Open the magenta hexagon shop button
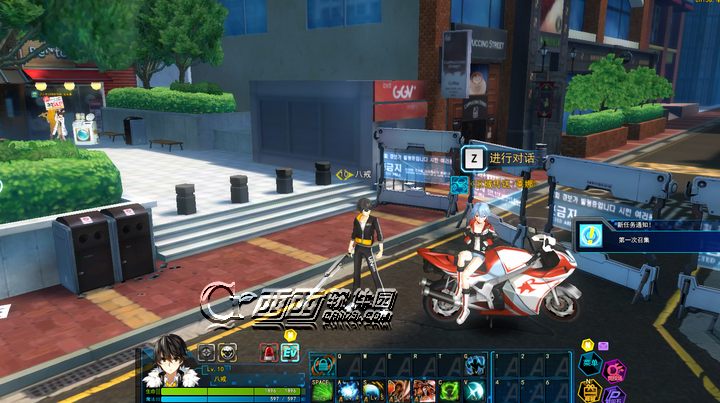720x403 pixels. tap(615, 372)
